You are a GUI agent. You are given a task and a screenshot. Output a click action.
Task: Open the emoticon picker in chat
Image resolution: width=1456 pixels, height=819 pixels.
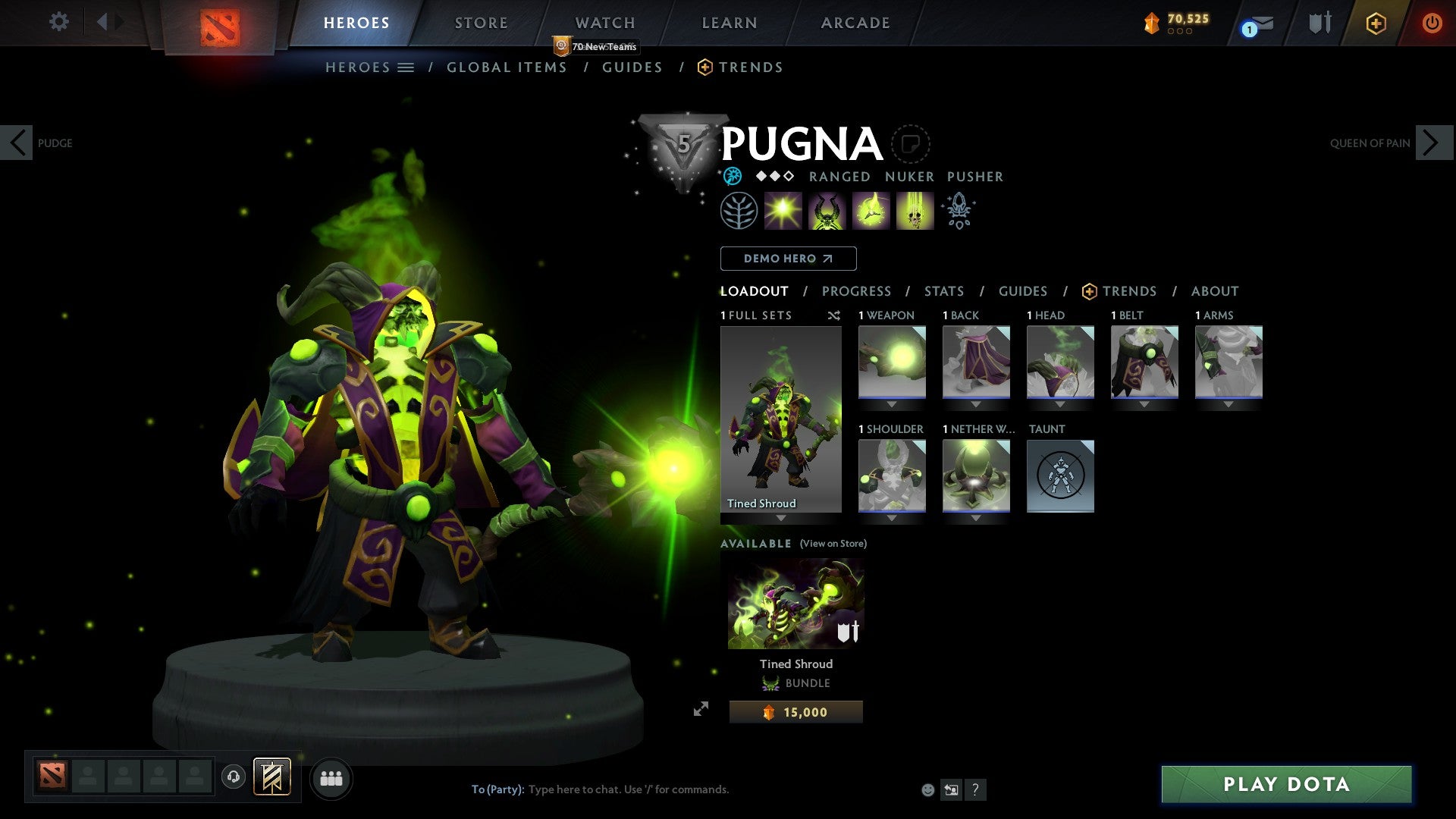click(927, 789)
